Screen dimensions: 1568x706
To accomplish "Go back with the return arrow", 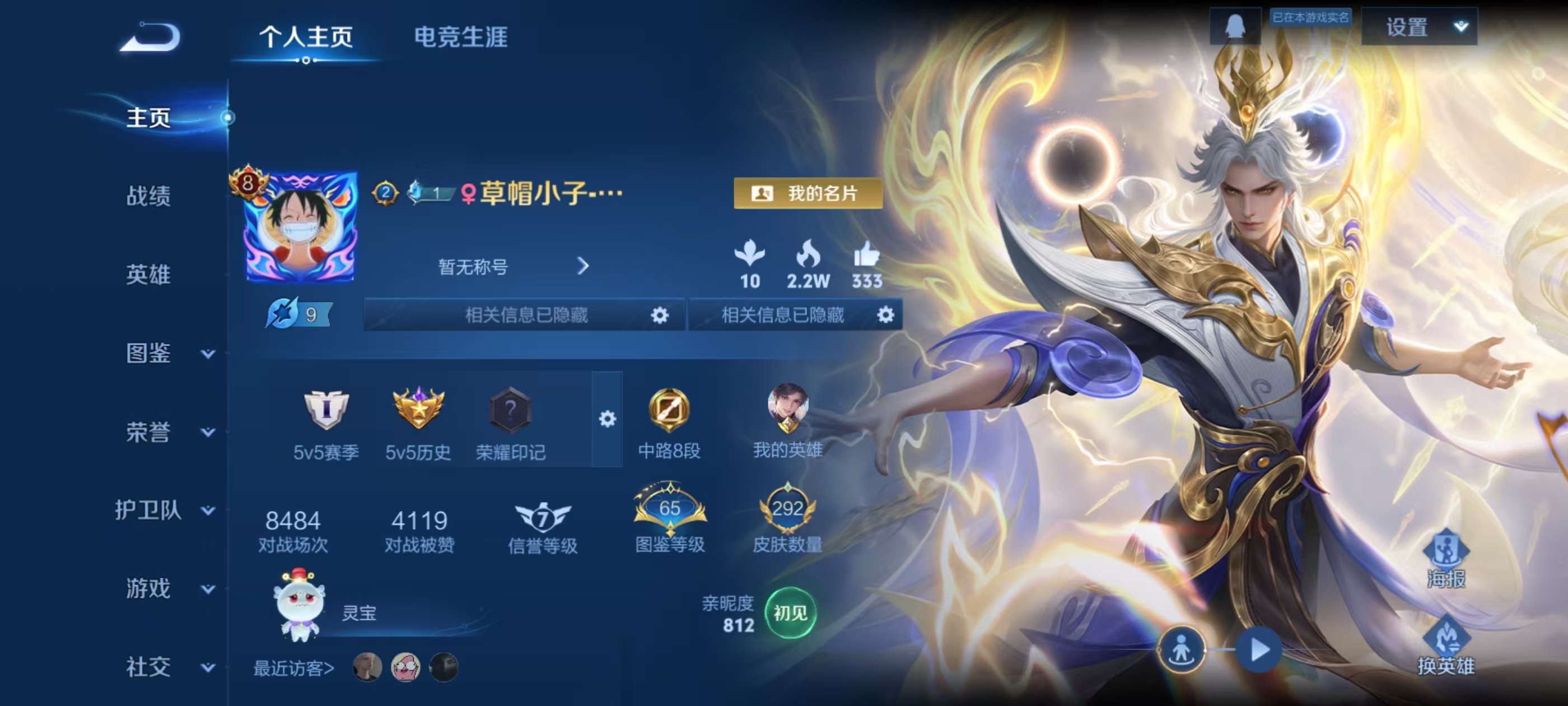I will 150,38.
